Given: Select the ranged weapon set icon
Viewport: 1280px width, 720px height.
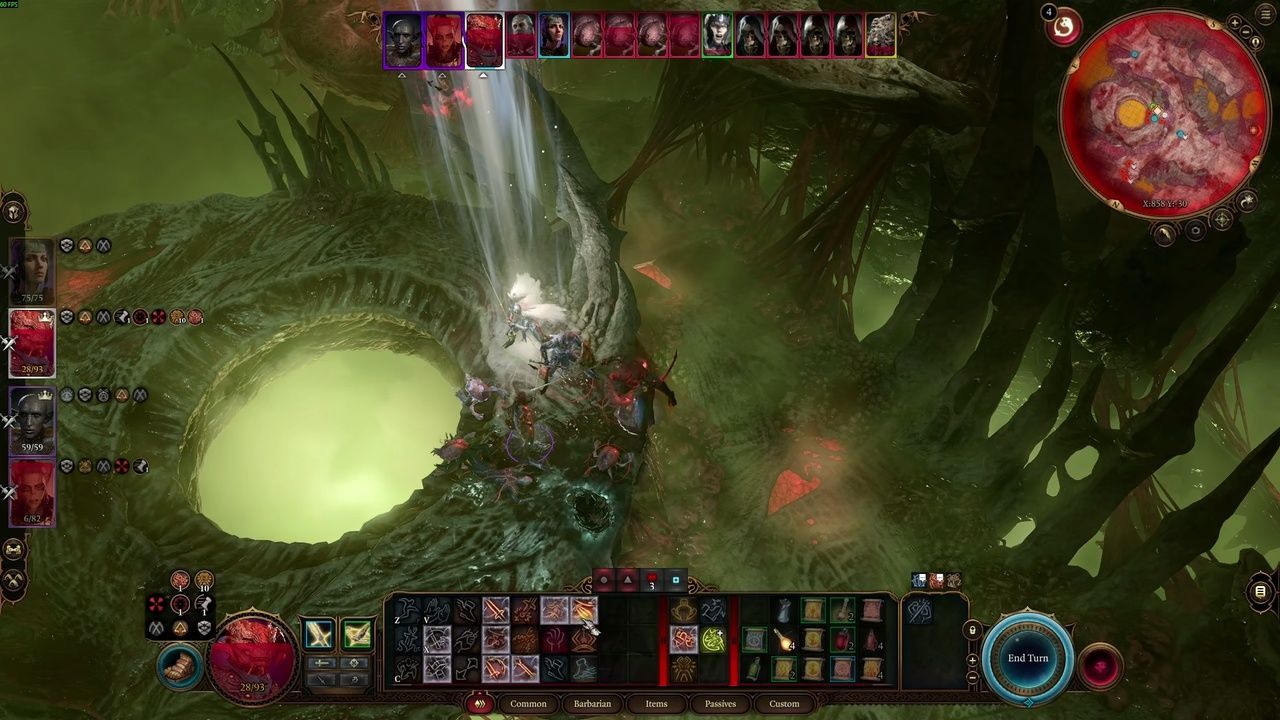Looking at the screenshot, I should tap(357, 634).
